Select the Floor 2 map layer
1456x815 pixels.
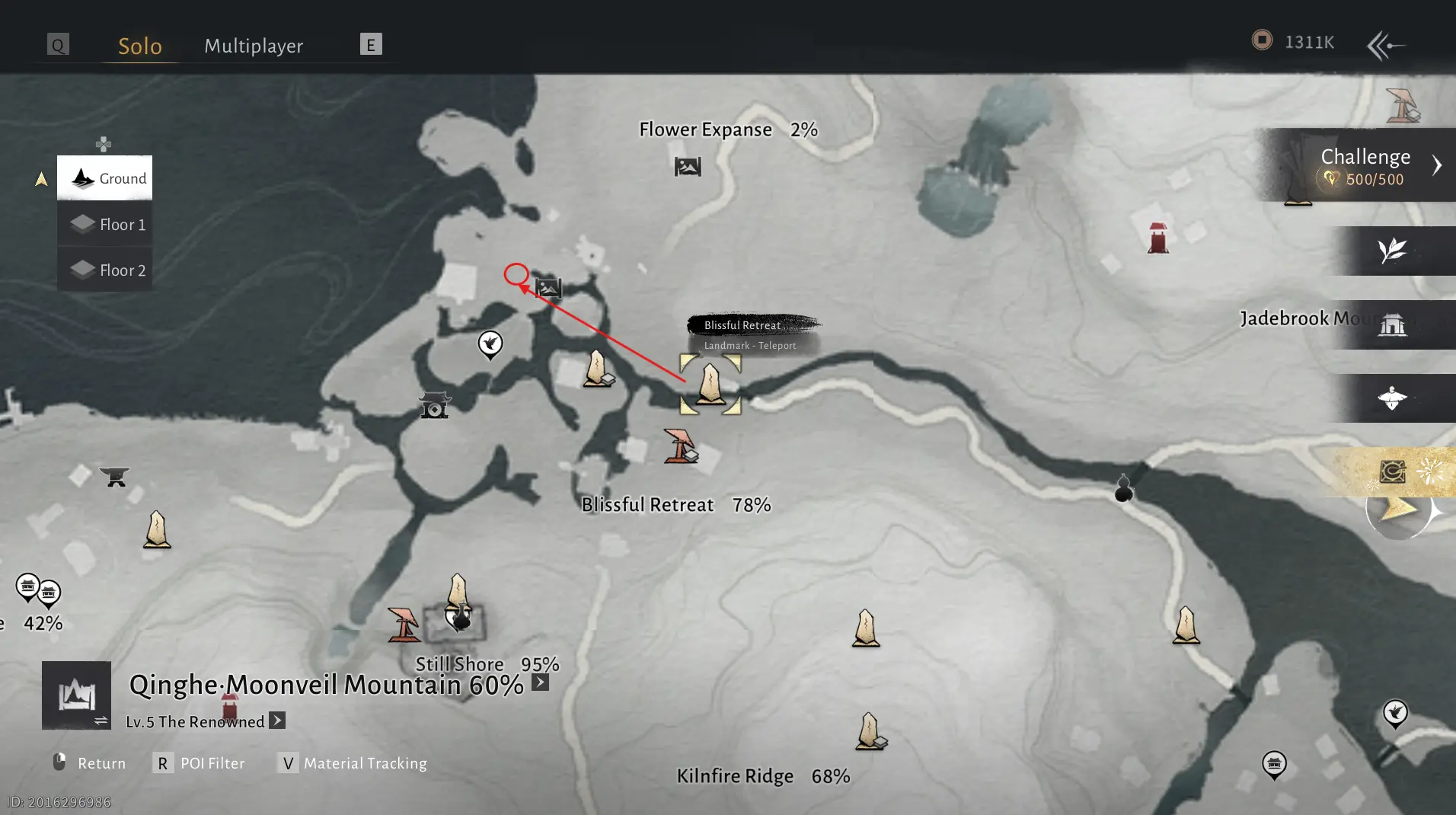(105, 270)
